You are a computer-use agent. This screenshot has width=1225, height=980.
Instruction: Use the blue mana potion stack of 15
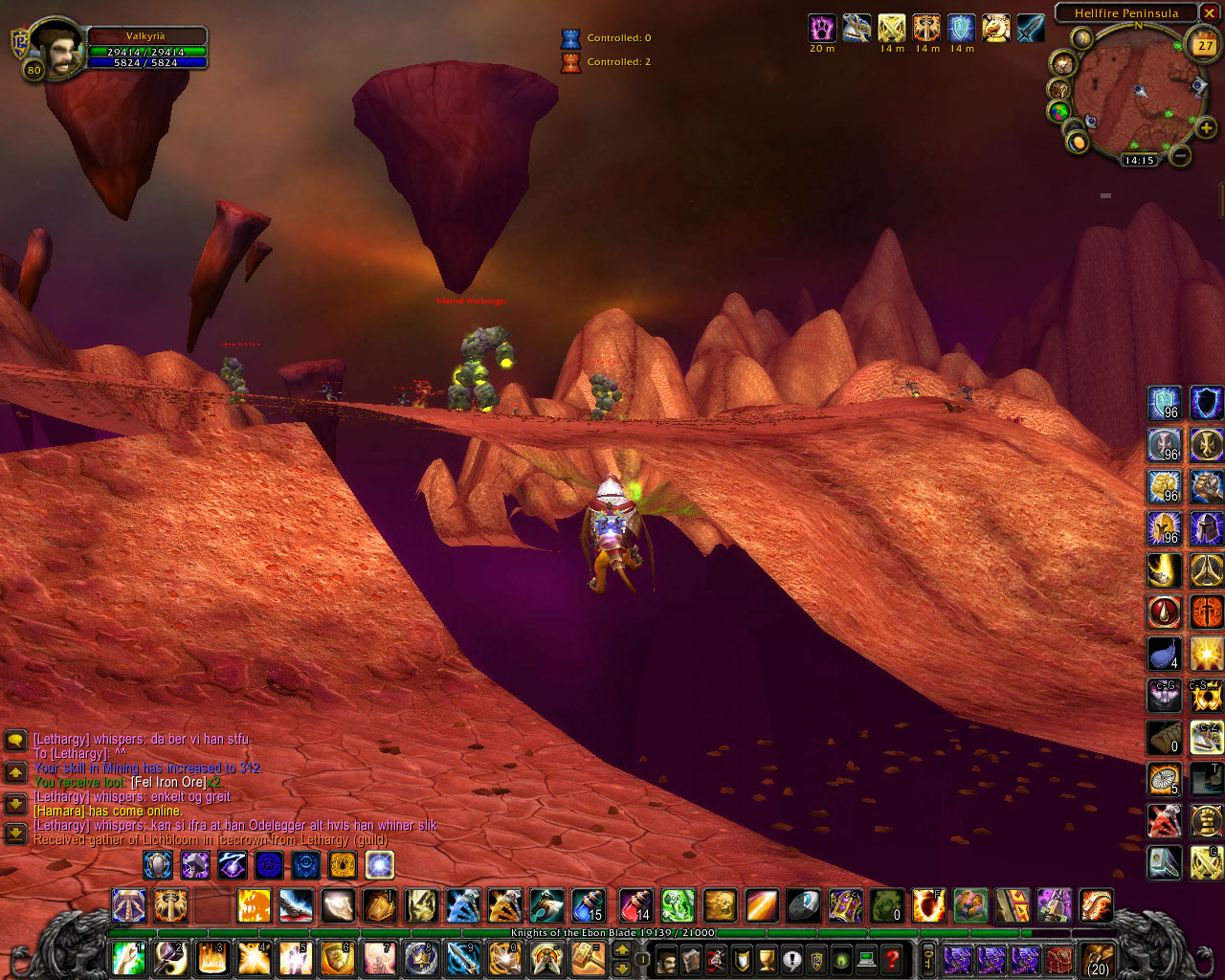[588, 904]
